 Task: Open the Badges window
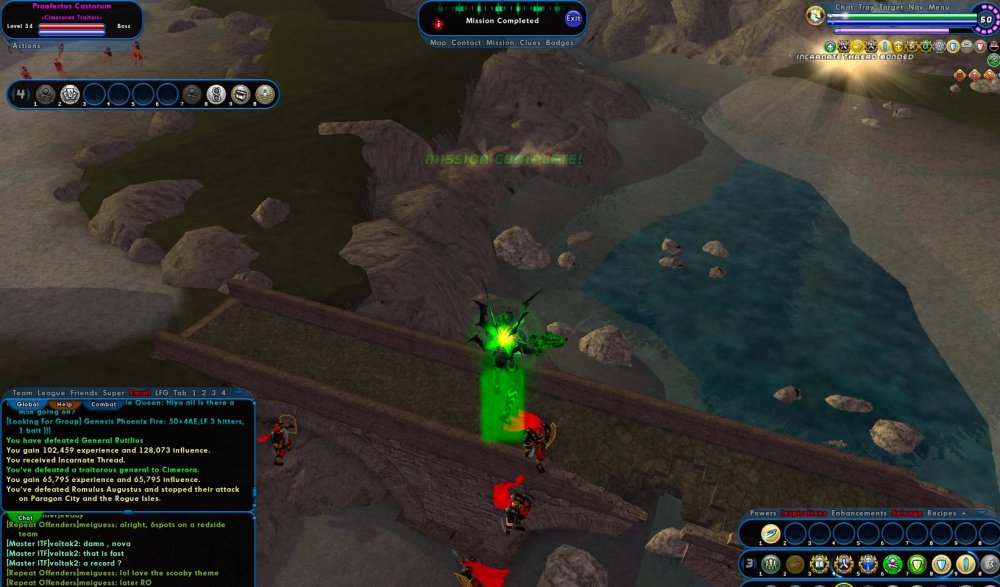click(x=560, y=43)
